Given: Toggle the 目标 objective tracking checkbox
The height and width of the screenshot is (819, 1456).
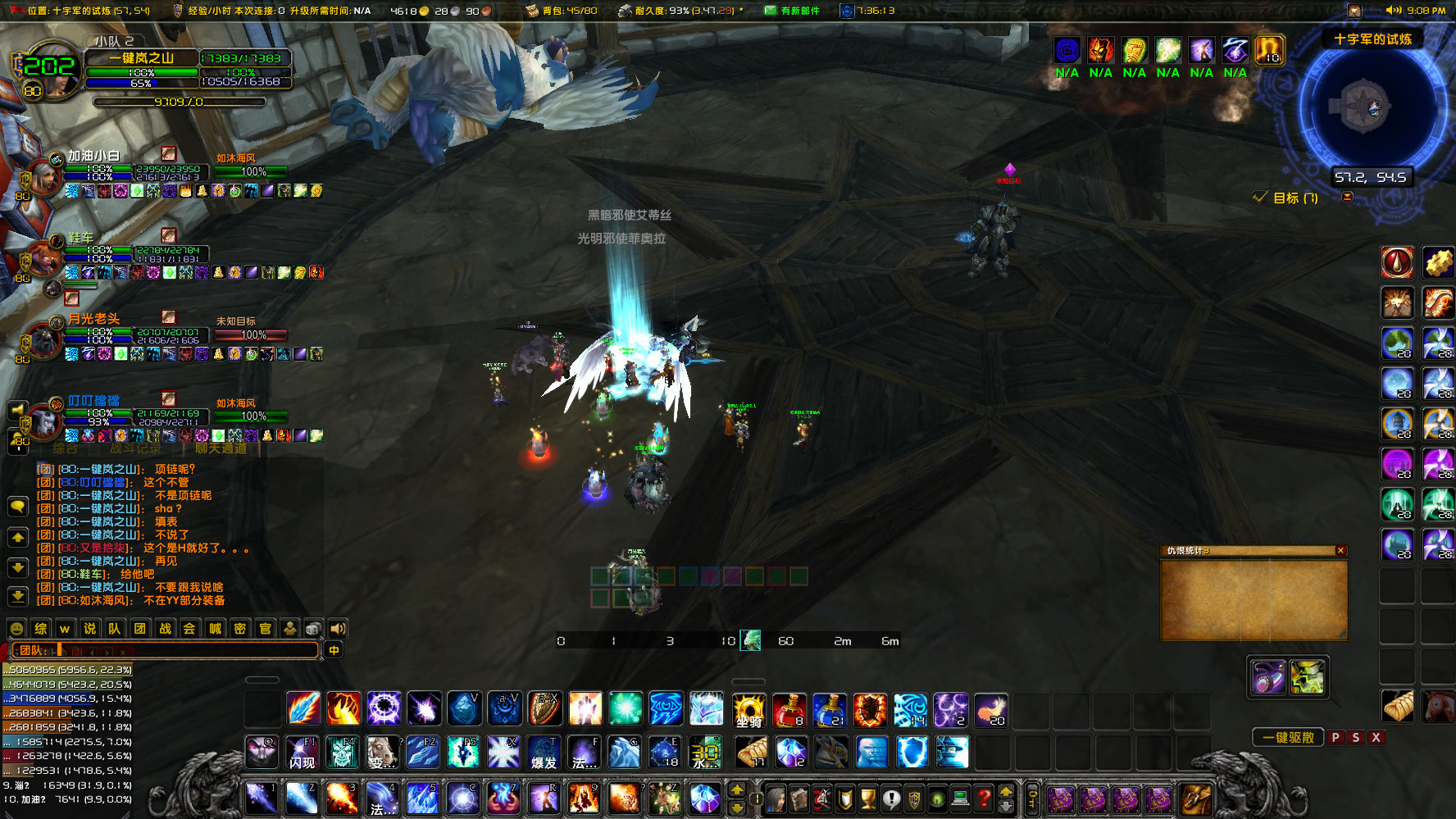Looking at the screenshot, I should 1260,198.
